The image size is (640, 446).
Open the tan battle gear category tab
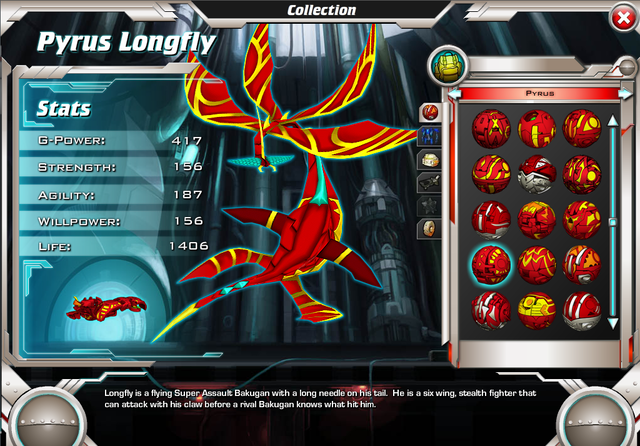tap(428, 158)
